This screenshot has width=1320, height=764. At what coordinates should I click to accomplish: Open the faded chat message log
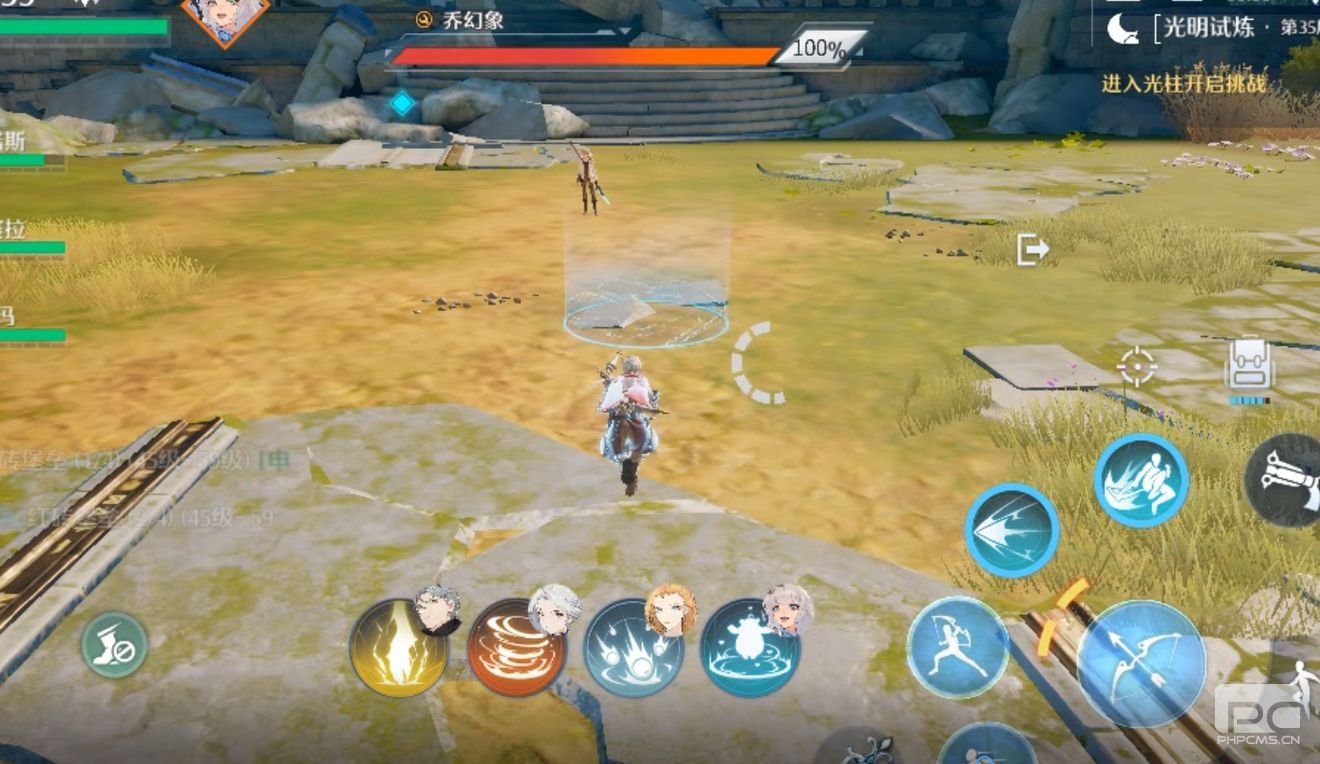(x=140, y=490)
